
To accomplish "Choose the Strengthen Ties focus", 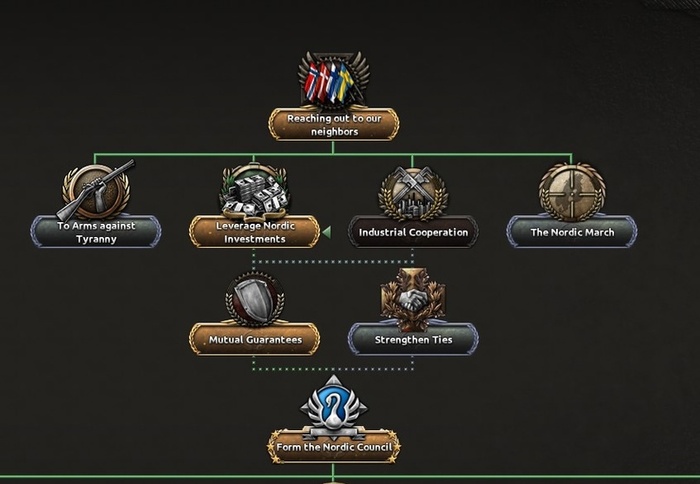I will [412, 339].
